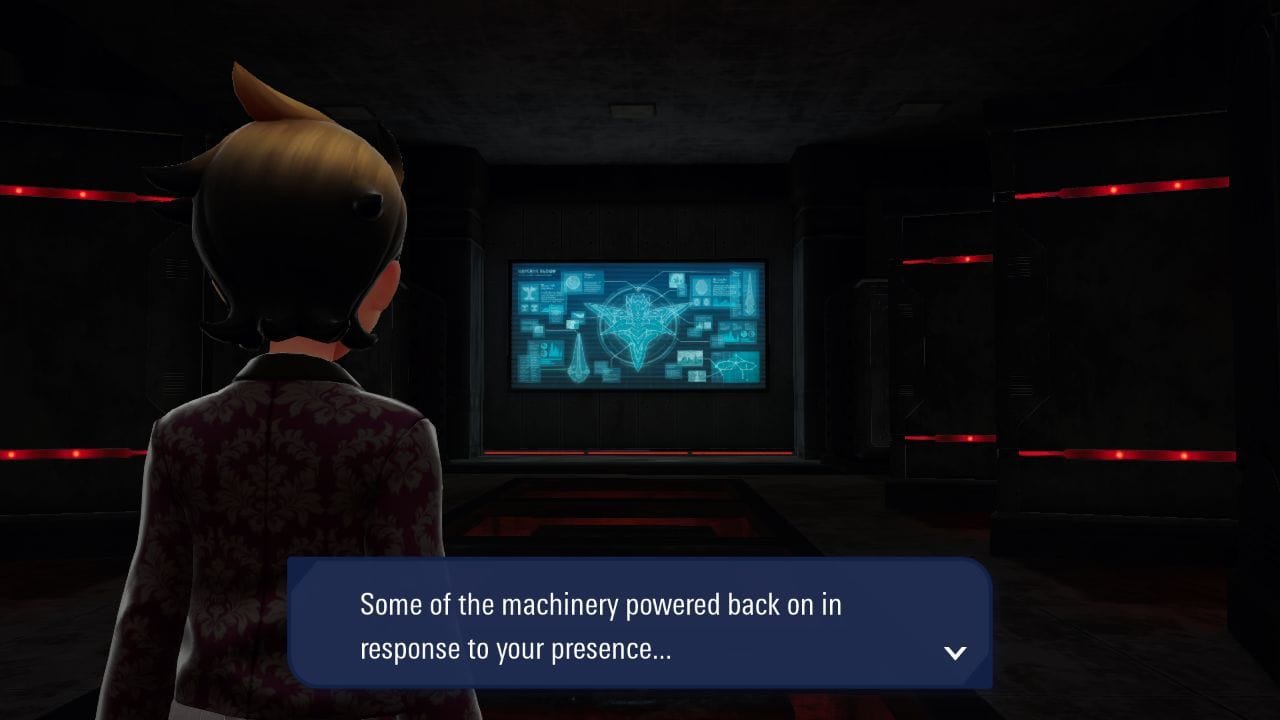This screenshot has height=720, width=1280.
Task: Open the title header text on the monitor screen
Action: click(536, 270)
